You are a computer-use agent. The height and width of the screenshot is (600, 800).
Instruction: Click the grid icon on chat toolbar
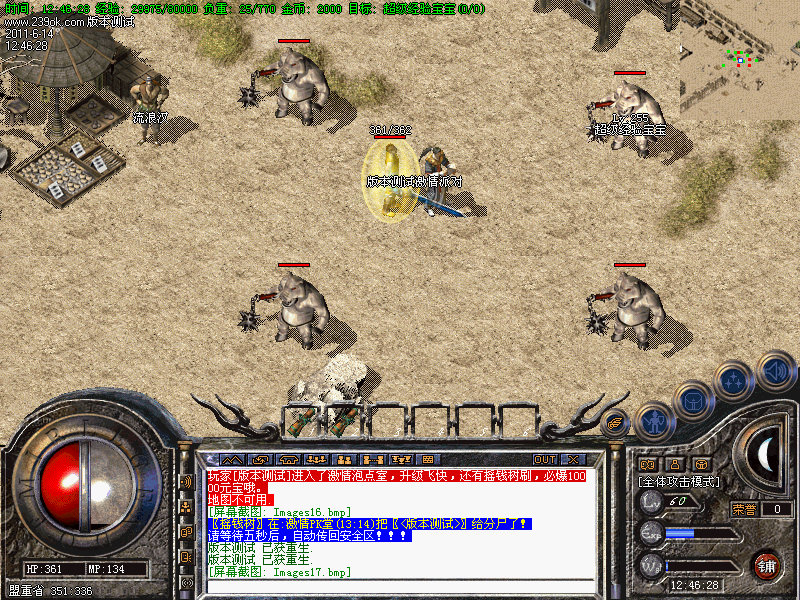coord(427,459)
